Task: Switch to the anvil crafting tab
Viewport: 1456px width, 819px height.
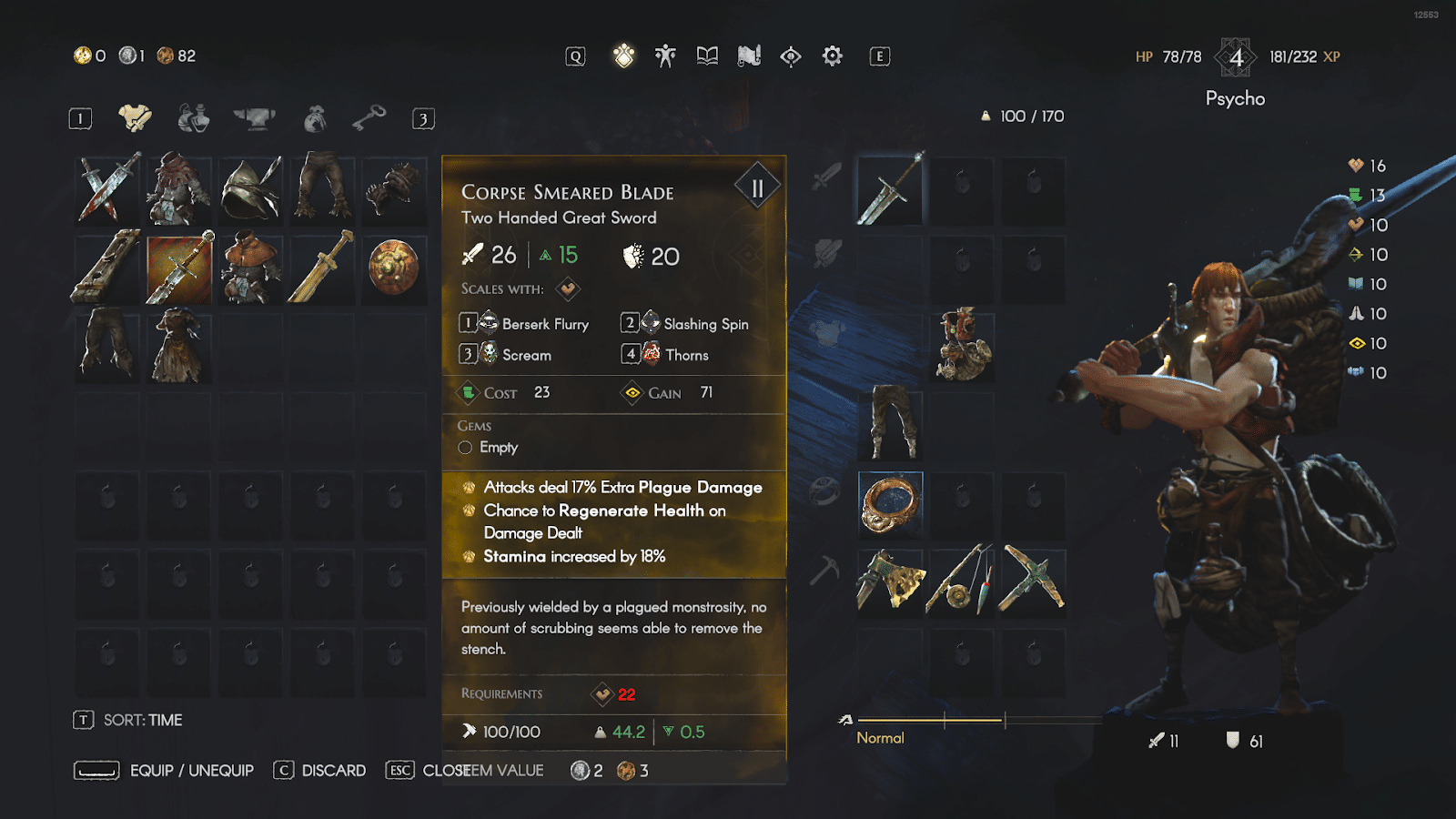Action: point(253,117)
